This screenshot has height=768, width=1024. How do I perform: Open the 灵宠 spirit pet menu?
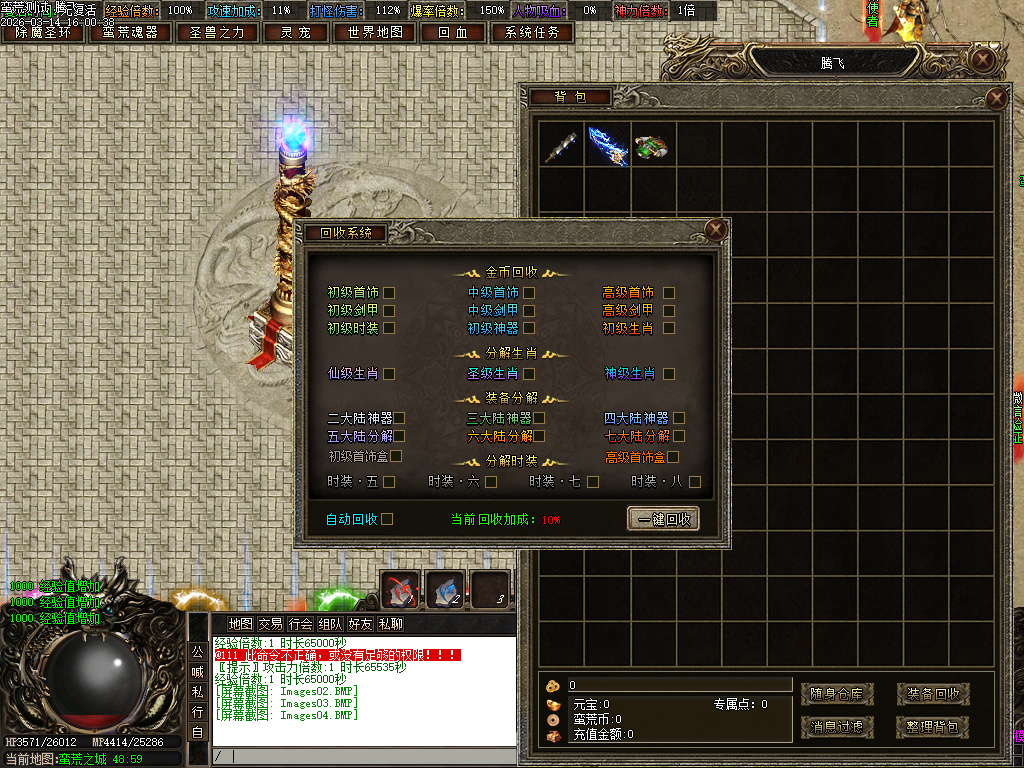[294, 32]
